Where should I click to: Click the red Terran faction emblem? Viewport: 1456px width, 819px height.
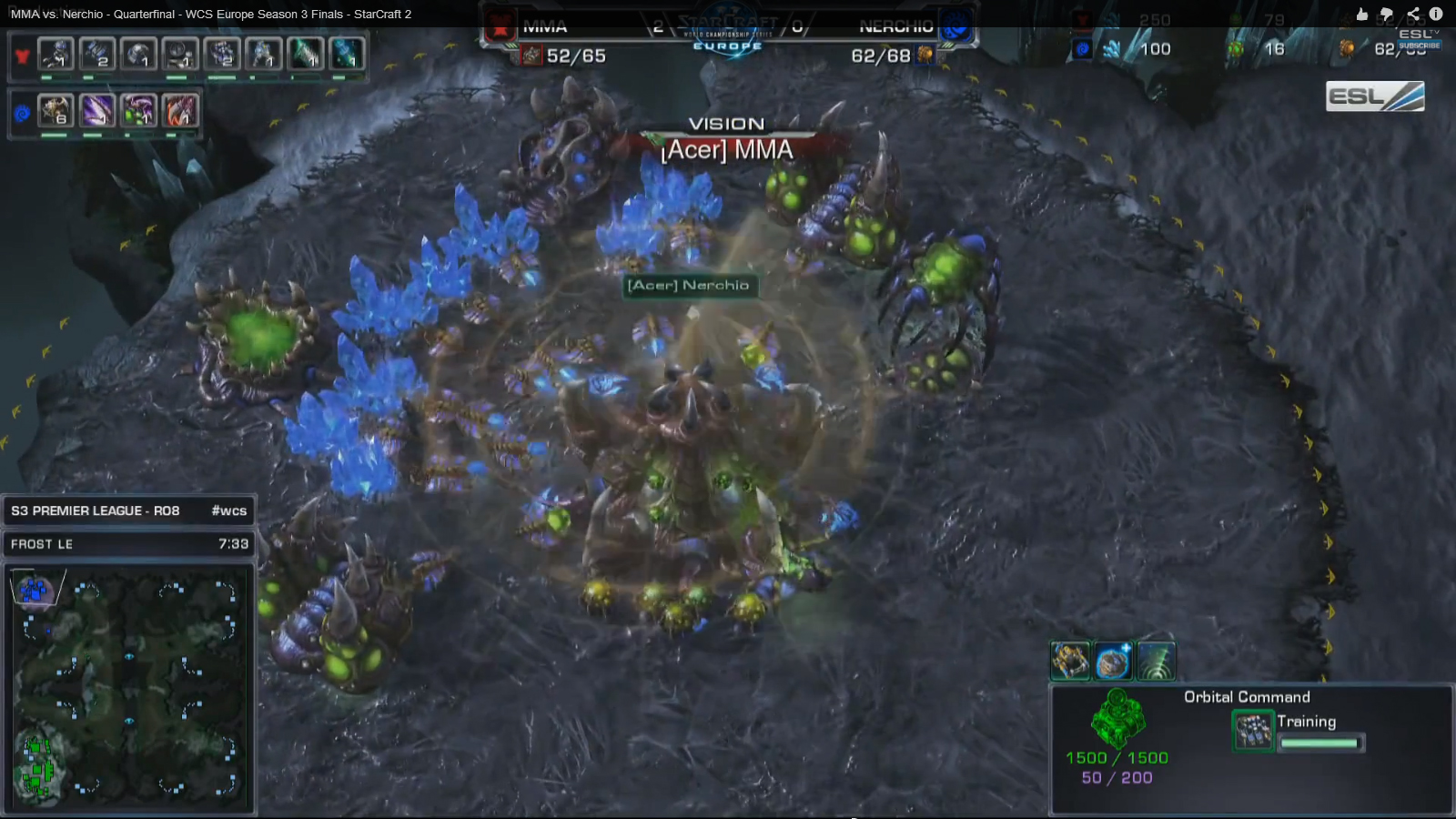(x=22, y=56)
